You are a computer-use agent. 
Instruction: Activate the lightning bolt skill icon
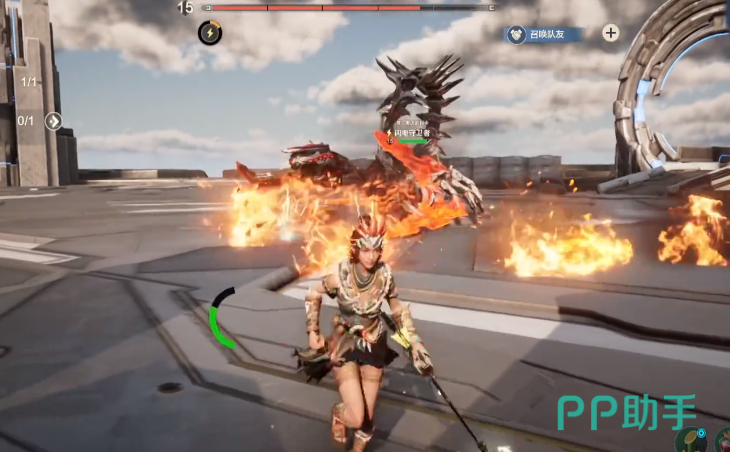[x=210, y=33]
